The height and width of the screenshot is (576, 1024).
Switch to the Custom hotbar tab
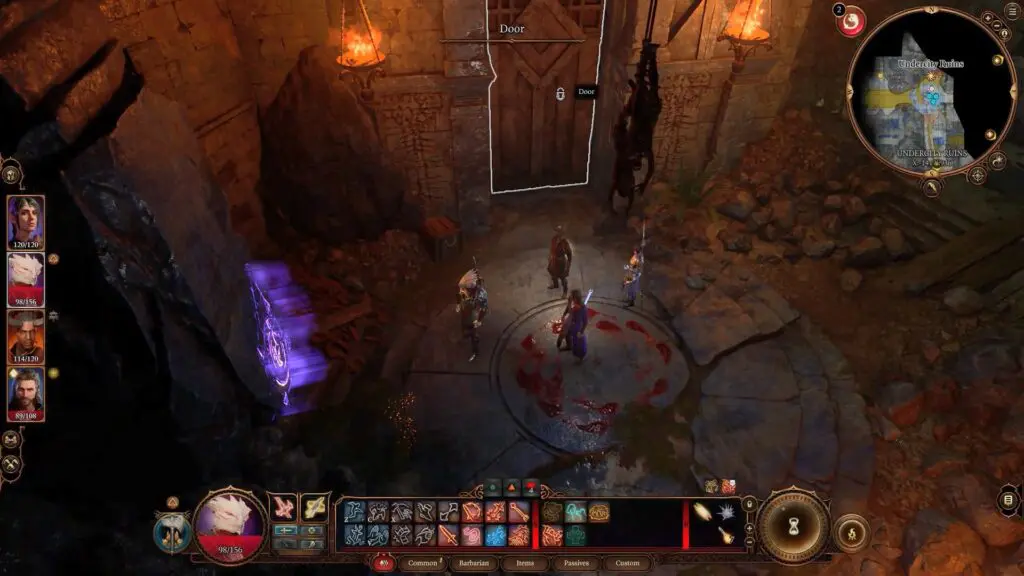627,563
